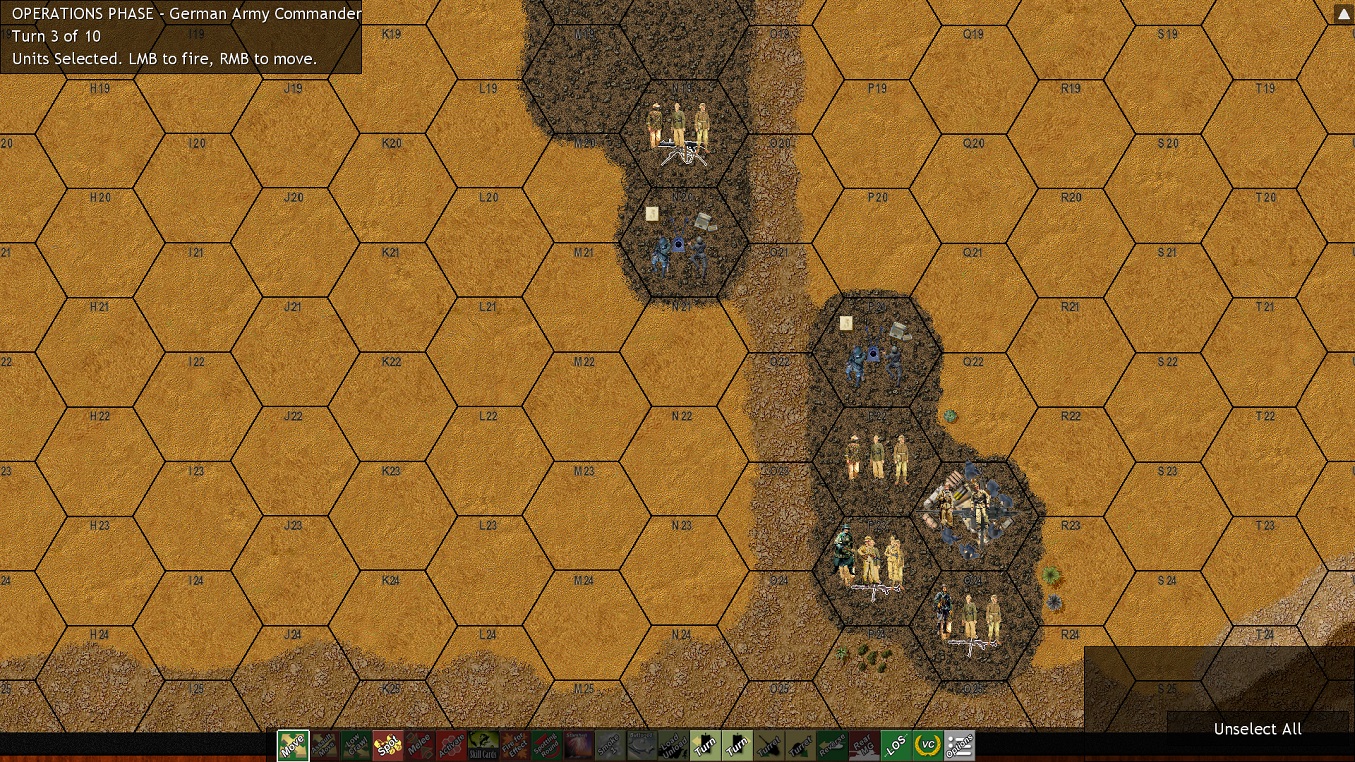Check victory conditions with the VC icon
Screen dimensions: 1355x762
[x=929, y=746]
